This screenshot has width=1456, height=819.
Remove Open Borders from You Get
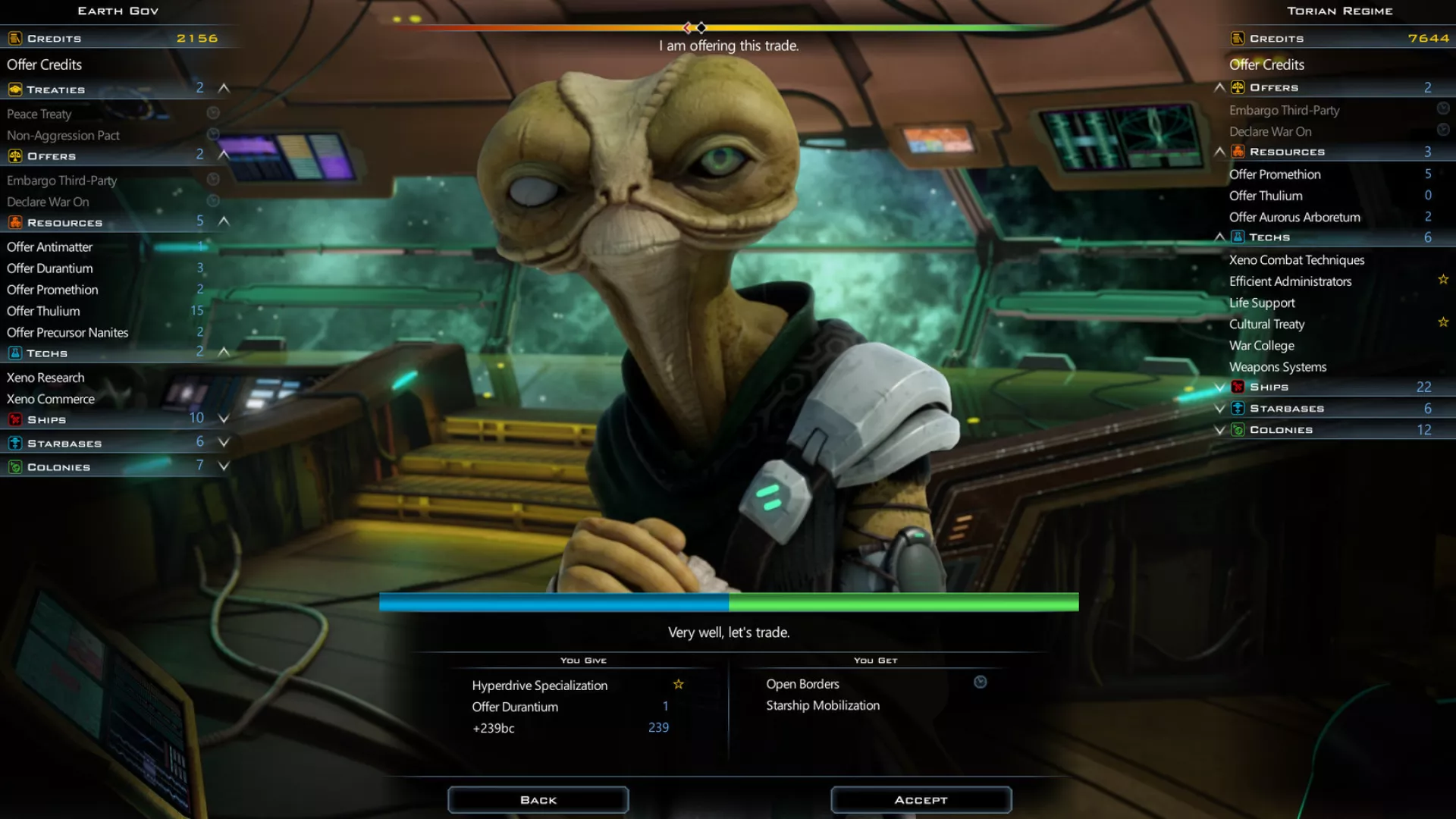802,684
